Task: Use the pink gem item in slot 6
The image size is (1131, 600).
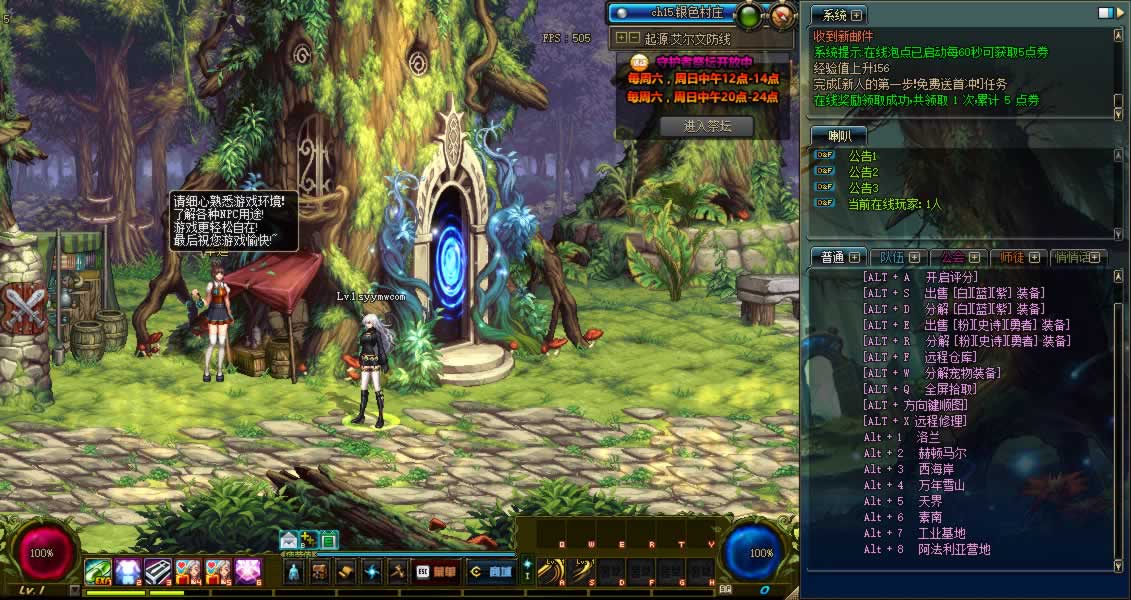Action: (x=248, y=571)
